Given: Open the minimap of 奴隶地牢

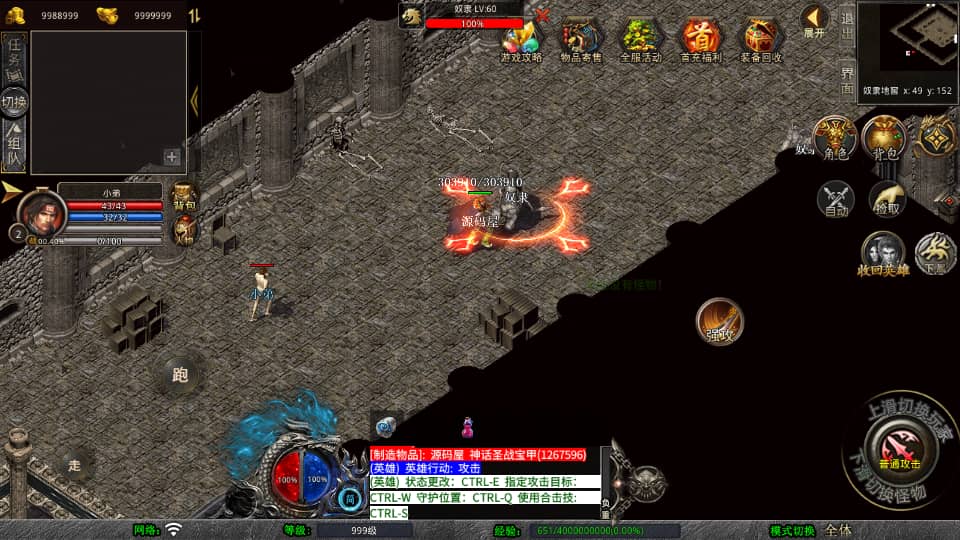Looking at the screenshot, I should click(x=907, y=40).
